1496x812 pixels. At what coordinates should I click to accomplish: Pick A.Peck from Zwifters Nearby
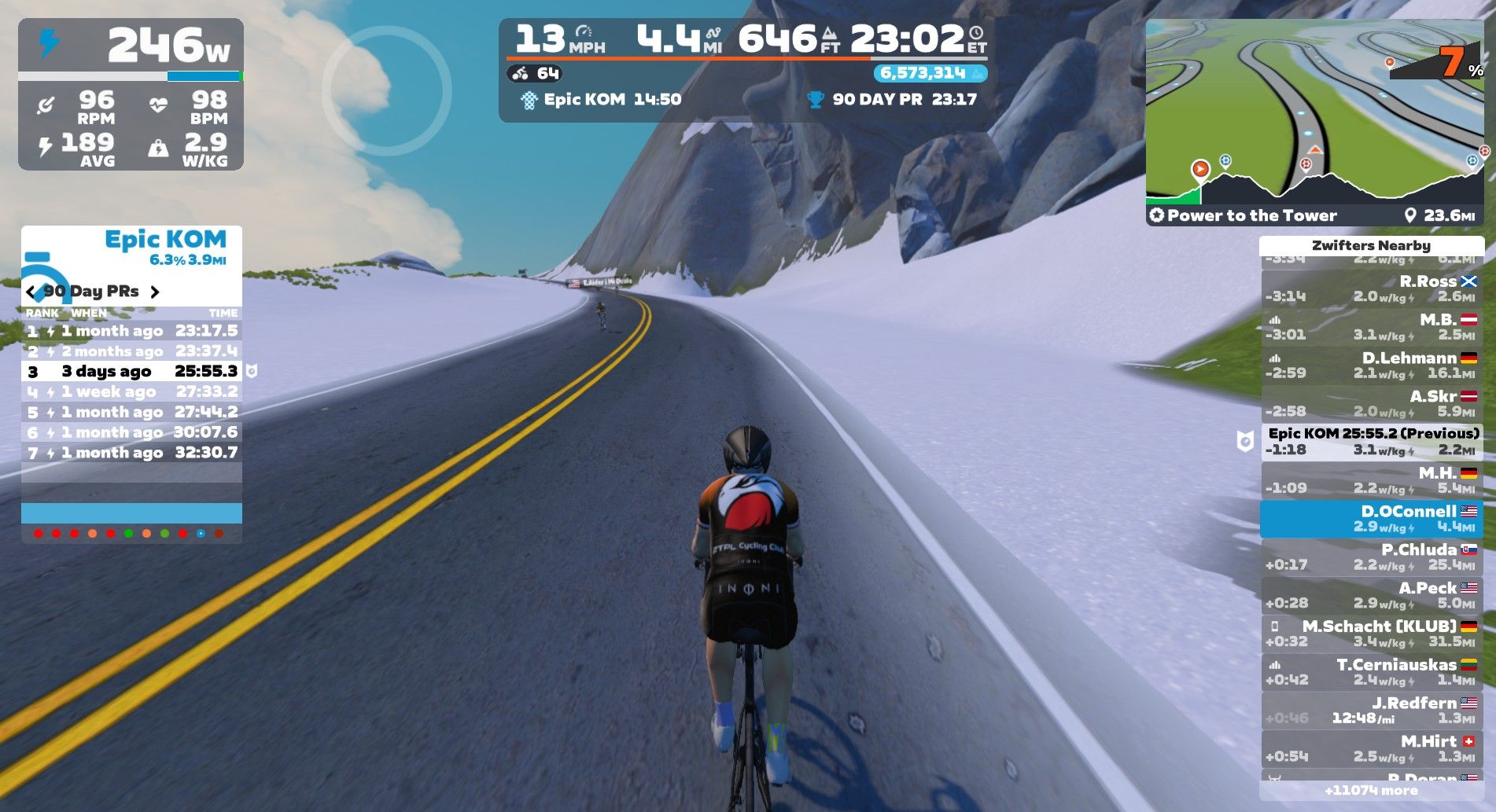pyautogui.click(x=1372, y=596)
